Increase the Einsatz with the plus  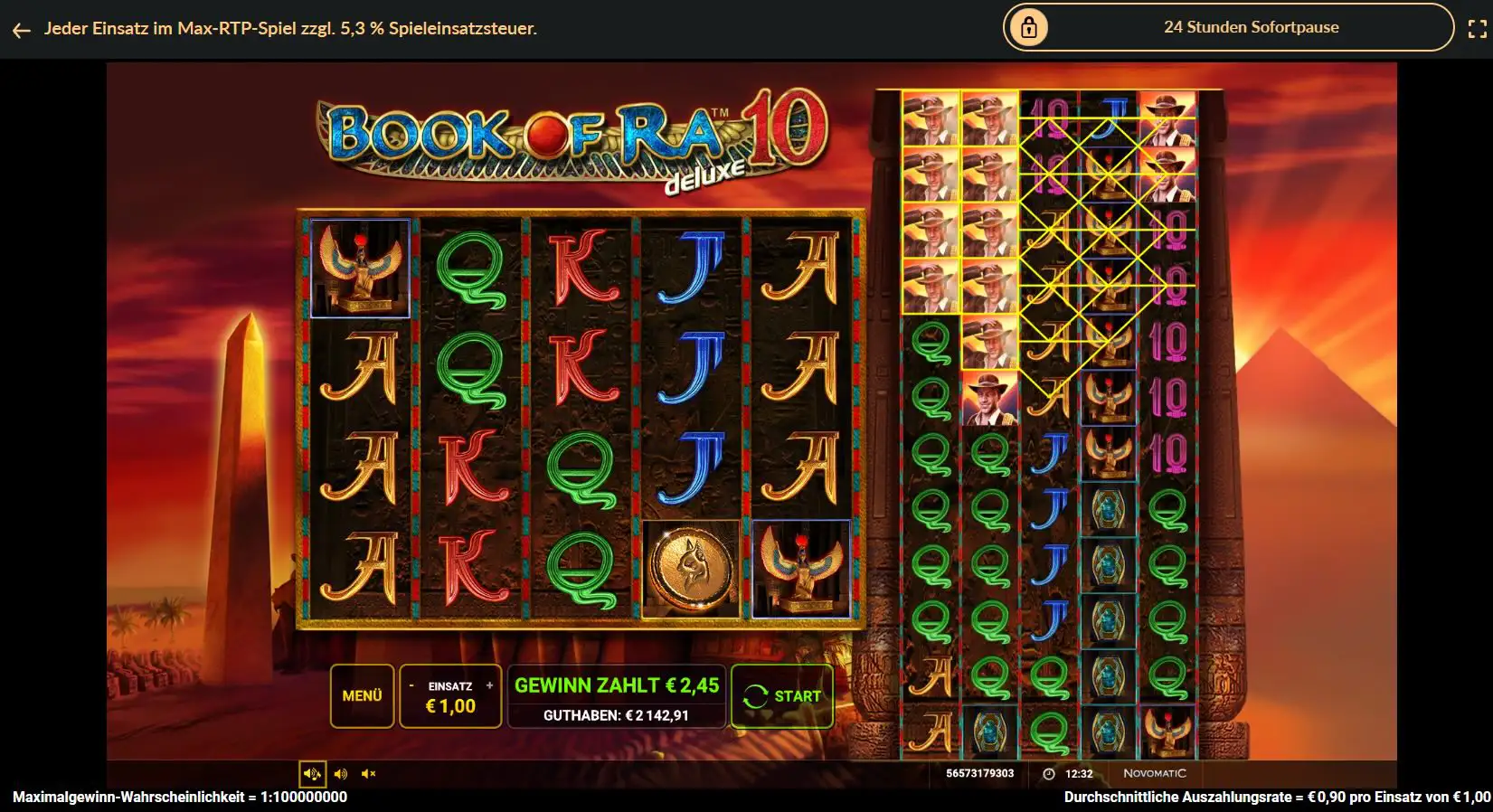490,685
